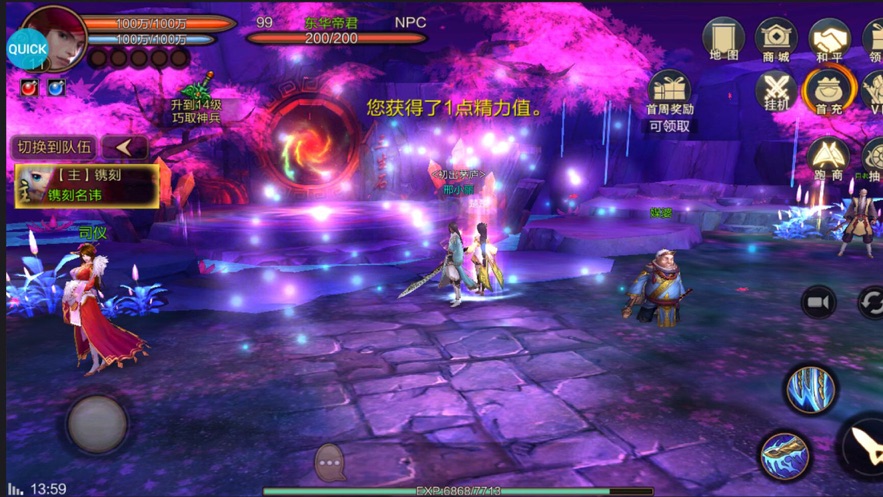Image resolution: width=883 pixels, height=497 pixels.
Task: Select the 【主】镌刻 main quest tracker
Action: click(x=87, y=185)
